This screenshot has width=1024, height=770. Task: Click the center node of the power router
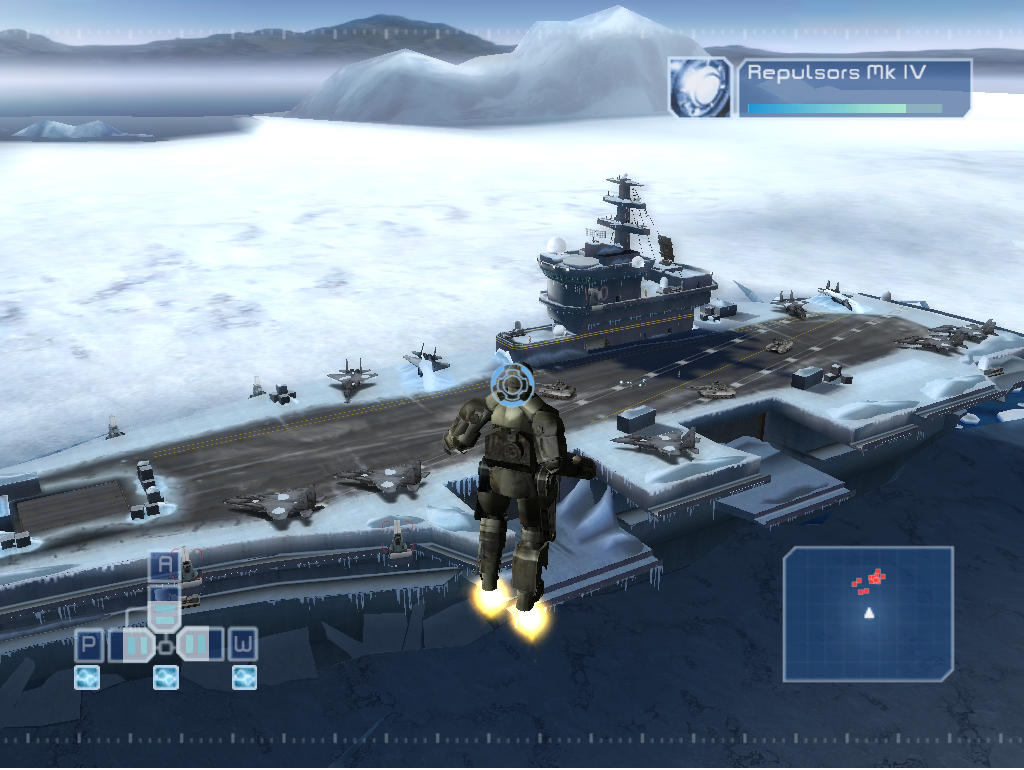click(166, 645)
